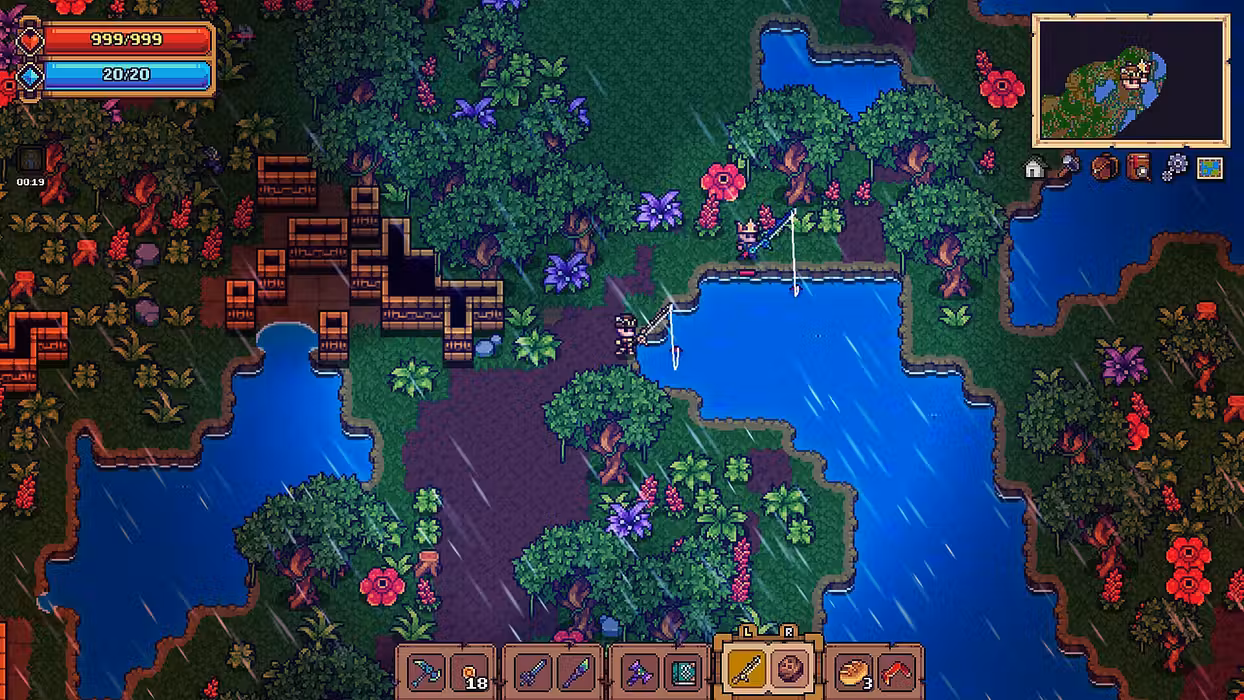
Task: Pick the highlighted fishing rod slot
Action: [x=747, y=670]
